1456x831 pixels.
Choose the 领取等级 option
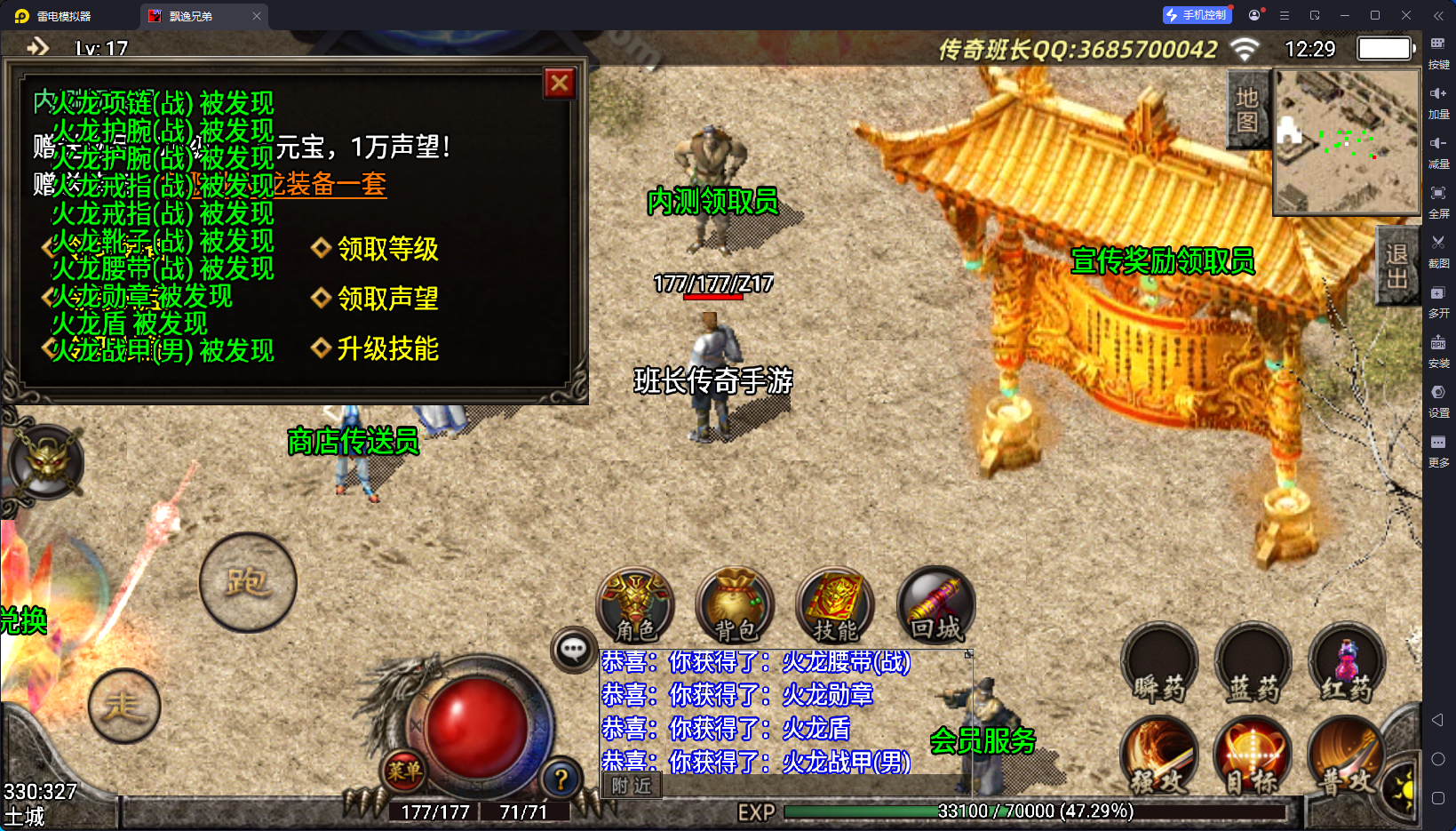point(387,249)
